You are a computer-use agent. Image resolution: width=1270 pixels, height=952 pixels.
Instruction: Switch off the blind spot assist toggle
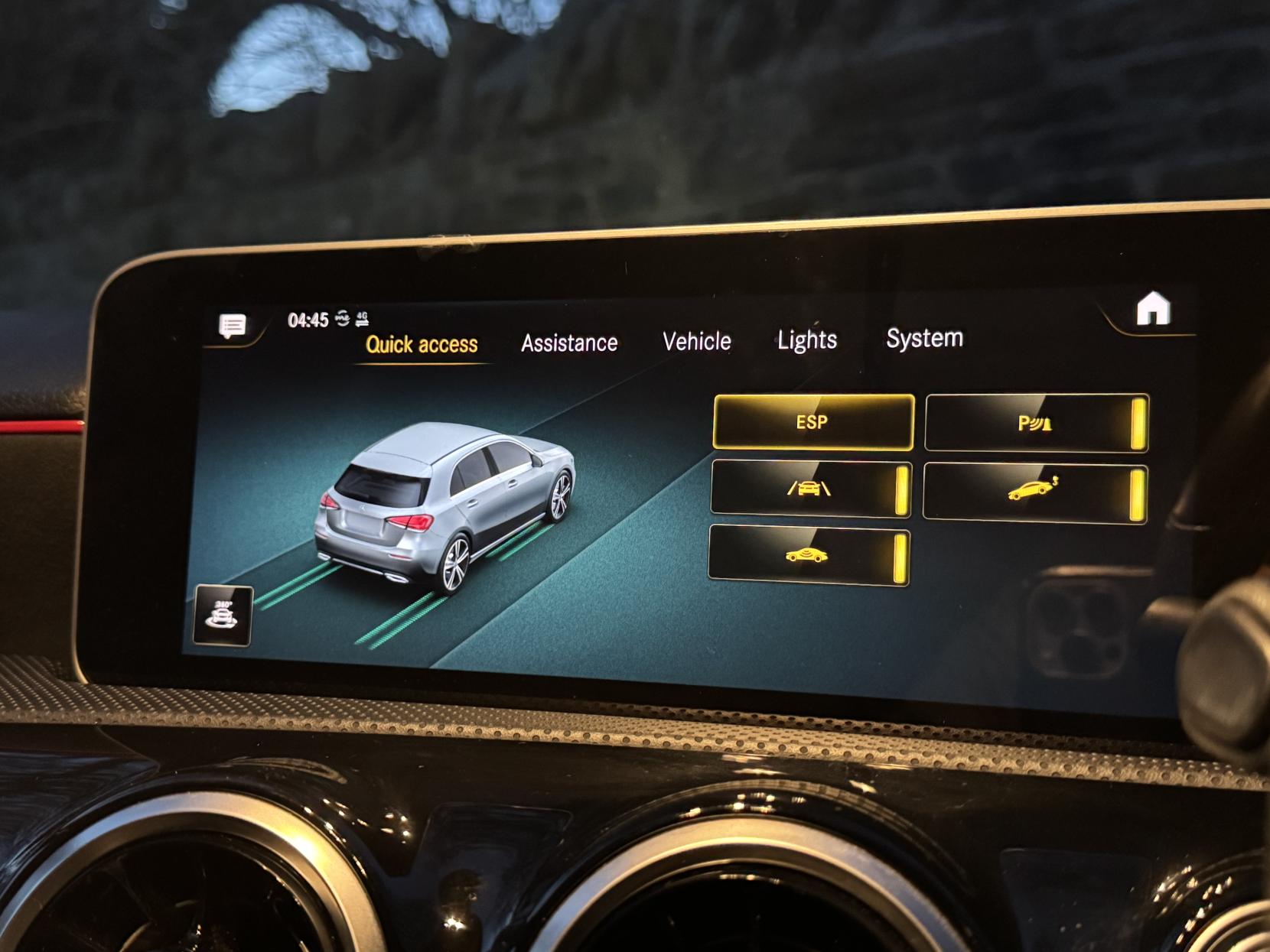tap(900, 558)
